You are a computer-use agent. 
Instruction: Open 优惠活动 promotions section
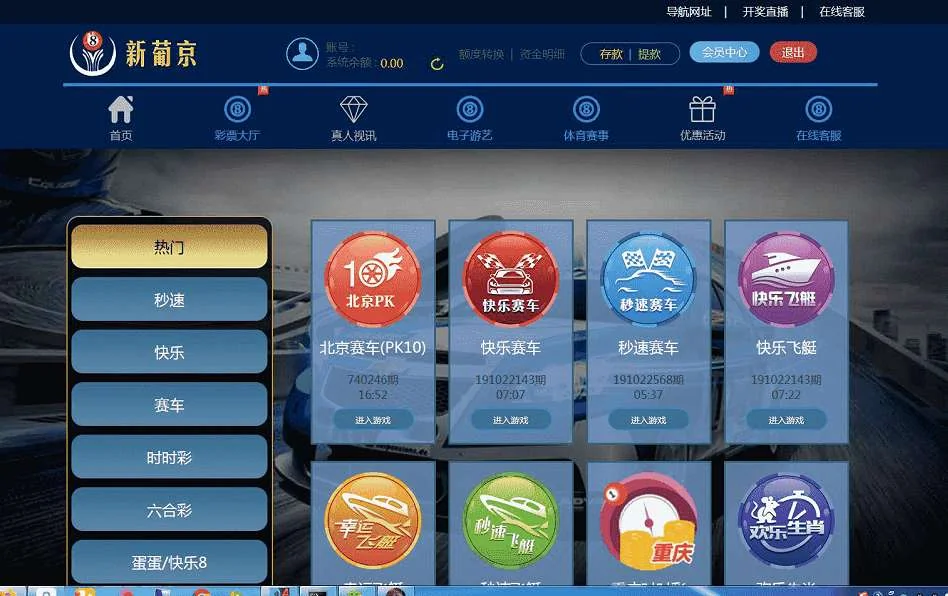[x=702, y=119]
